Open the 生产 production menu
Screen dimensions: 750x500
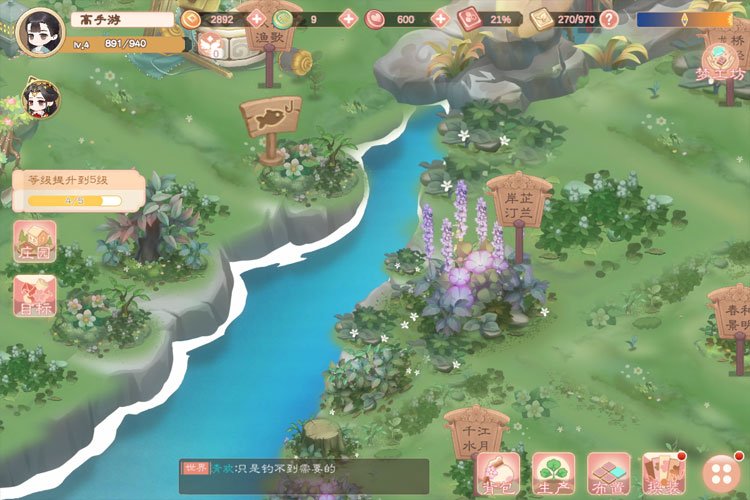click(x=553, y=473)
